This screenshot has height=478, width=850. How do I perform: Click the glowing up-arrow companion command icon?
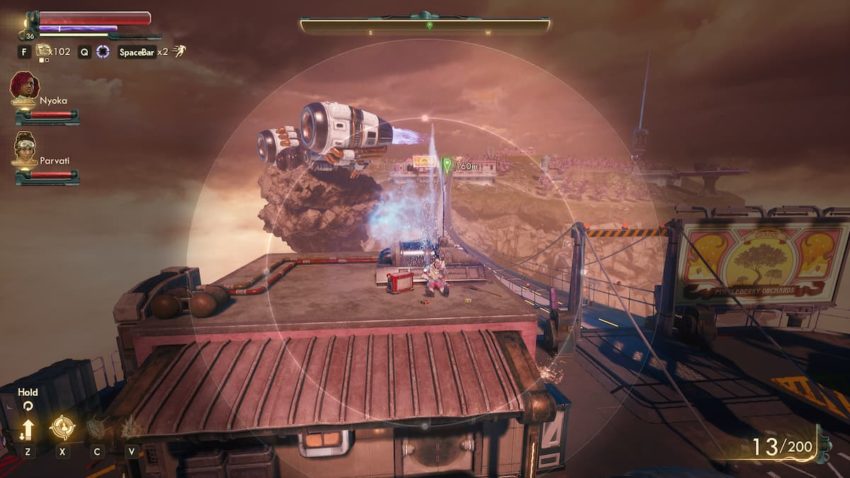[26, 430]
